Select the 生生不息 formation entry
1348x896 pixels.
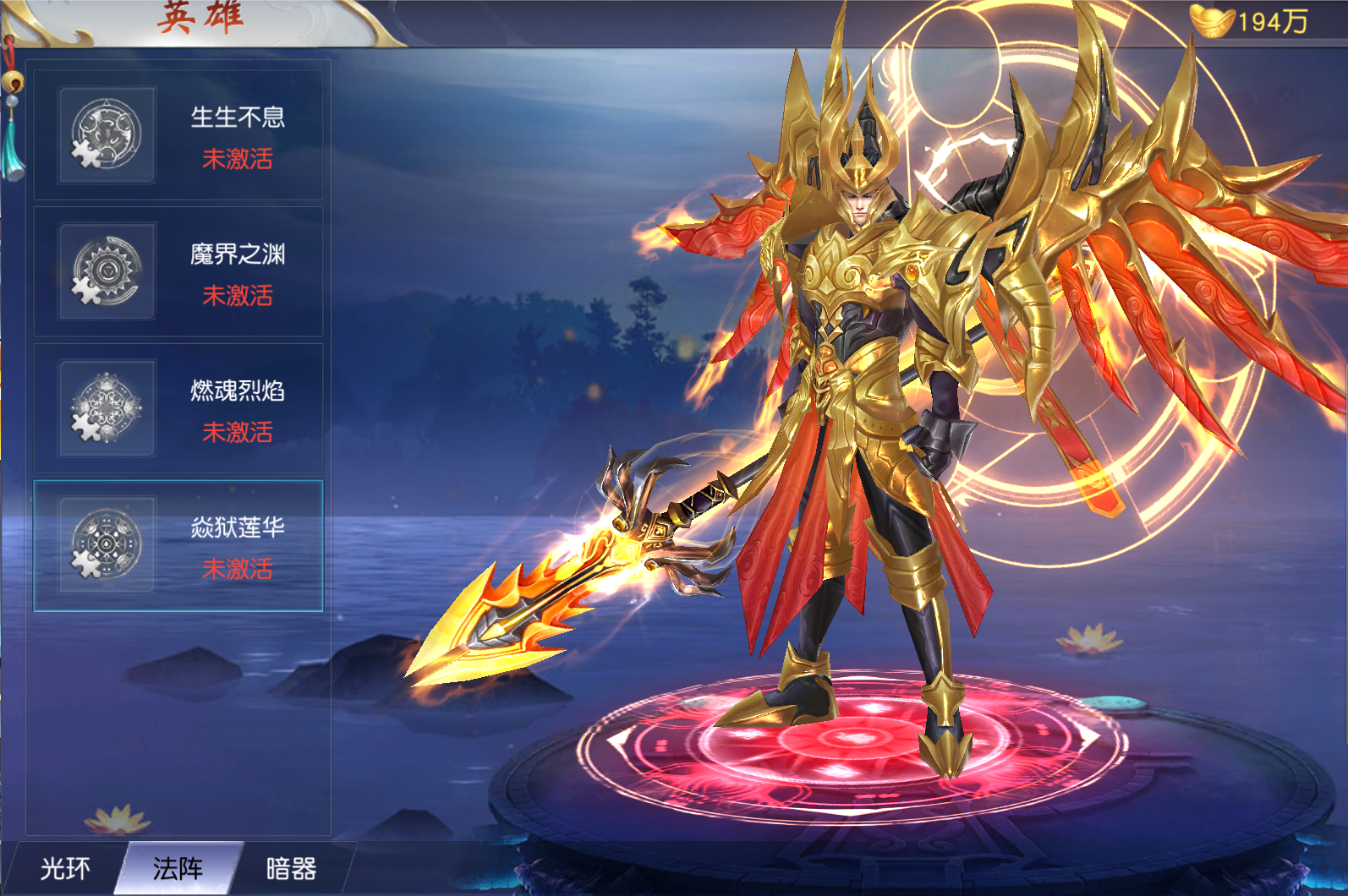(178, 135)
